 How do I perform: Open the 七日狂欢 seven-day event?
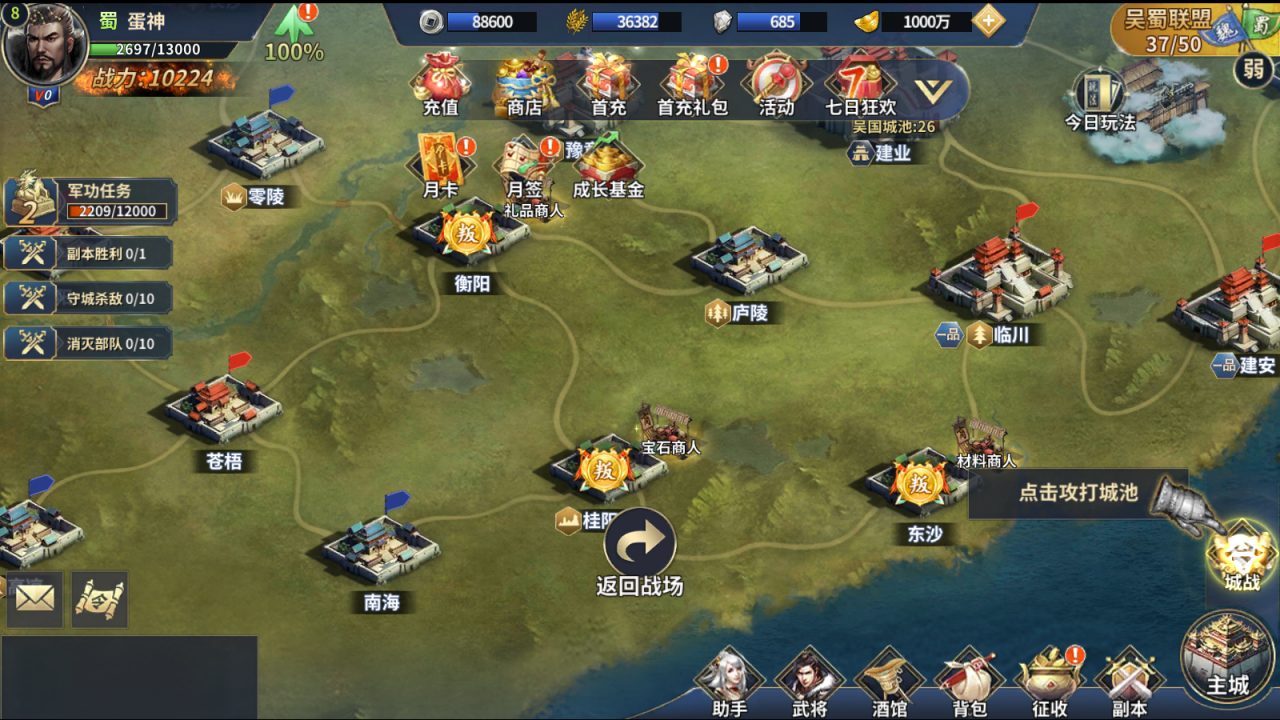[859, 82]
